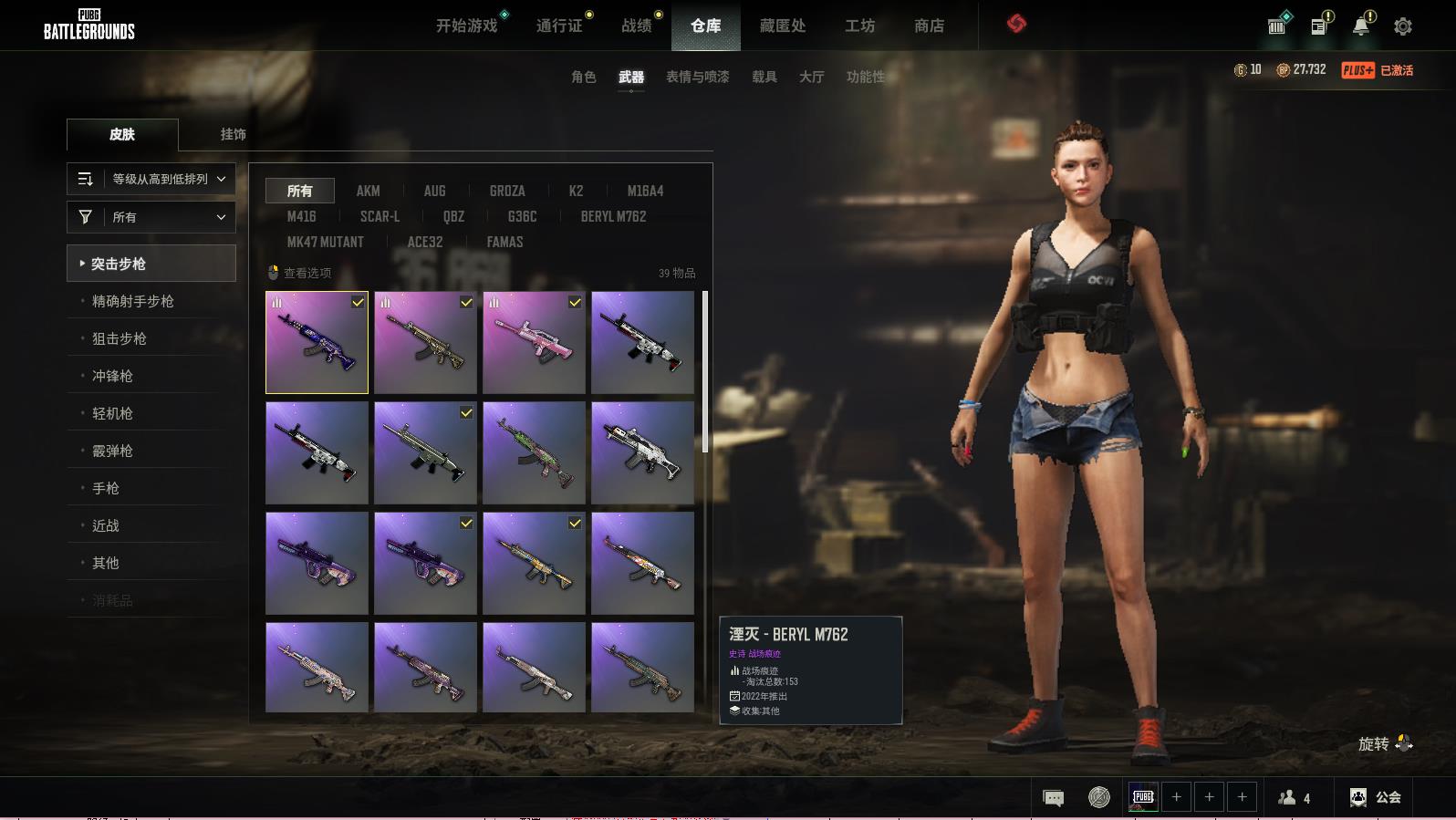Switch to the 工坊 workshop tab

859,26
